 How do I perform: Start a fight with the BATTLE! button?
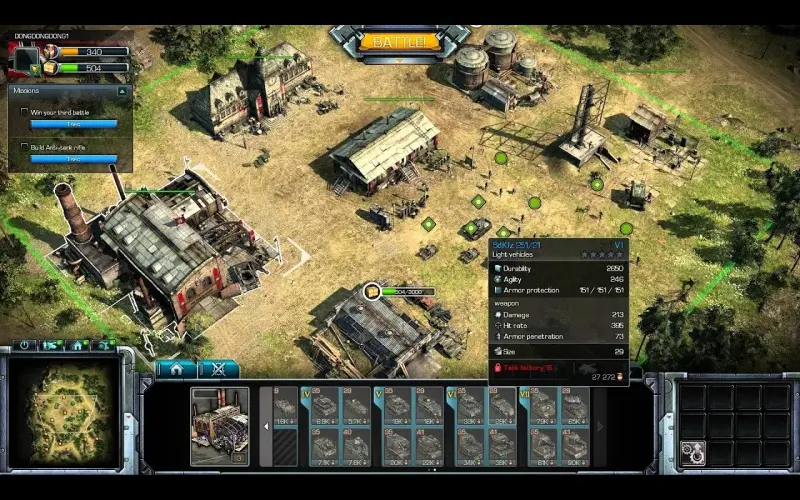pyautogui.click(x=399, y=43)
